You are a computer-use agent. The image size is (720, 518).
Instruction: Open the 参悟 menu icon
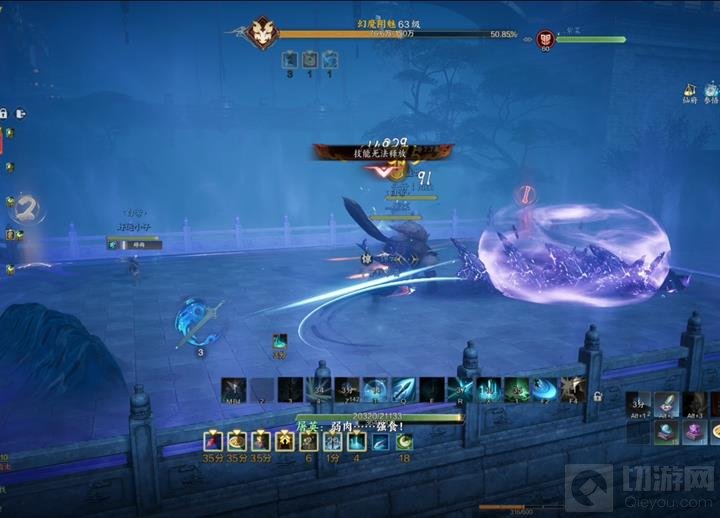711,90
